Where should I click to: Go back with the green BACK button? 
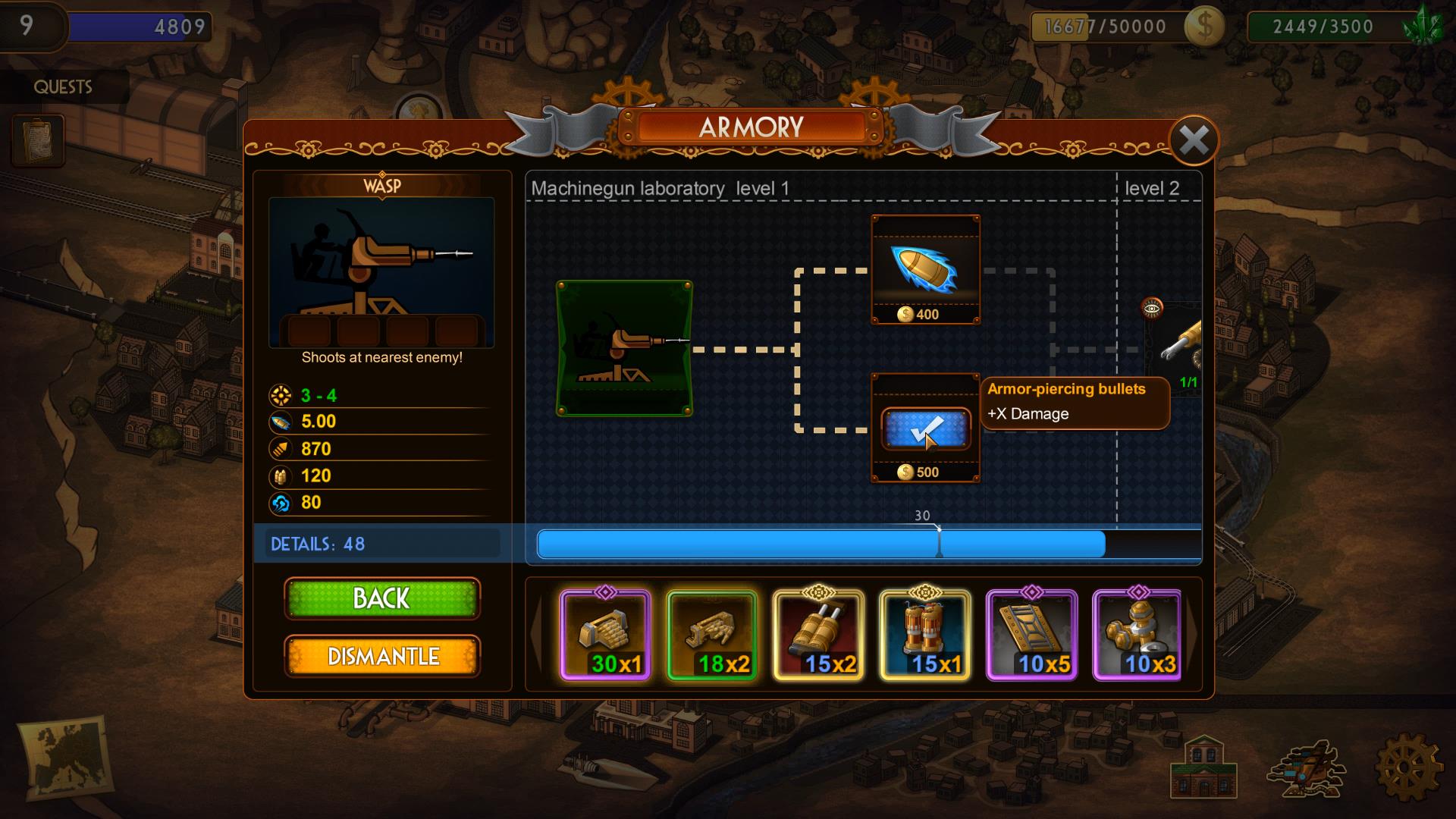[381, 598]
